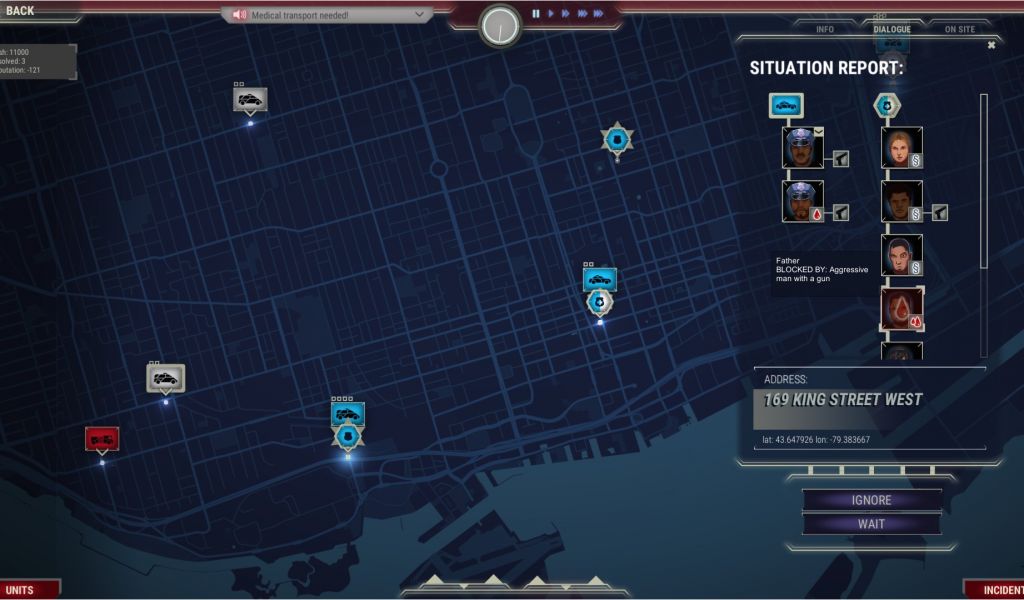Choose the WAIT option
Screen dimensions: 1024x600
click(871, 524)
